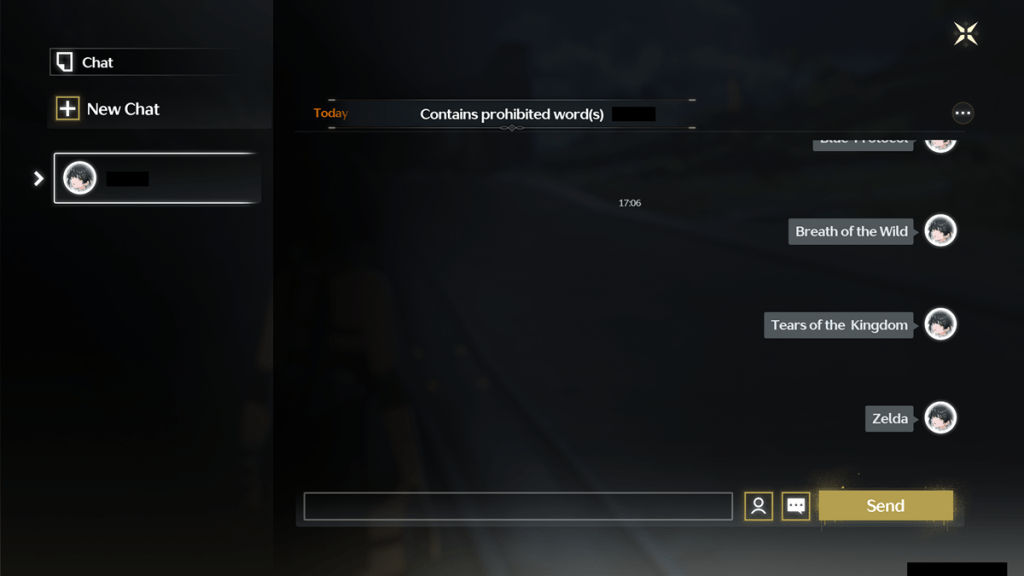Open the speech bubble emoji picker

pos(796,506)
